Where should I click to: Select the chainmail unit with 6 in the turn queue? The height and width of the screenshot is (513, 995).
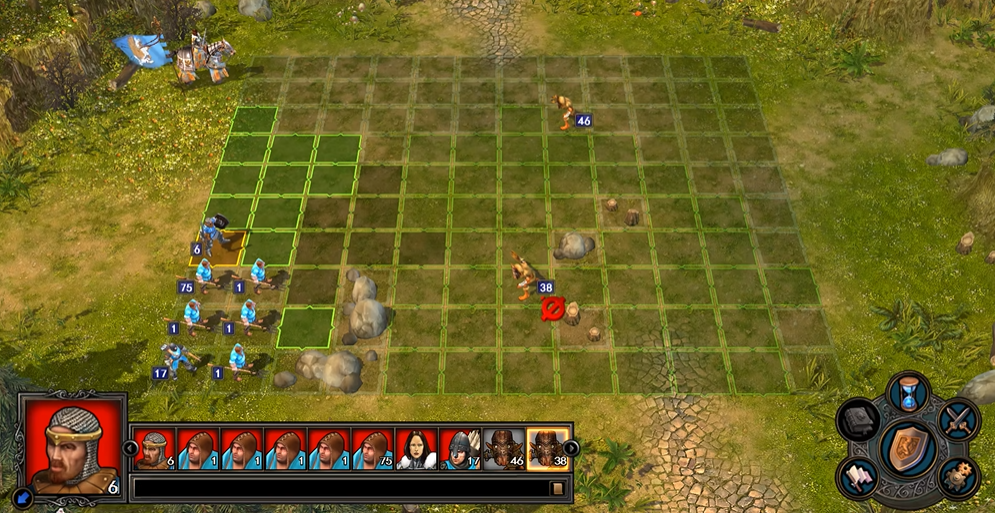point(155,449)
